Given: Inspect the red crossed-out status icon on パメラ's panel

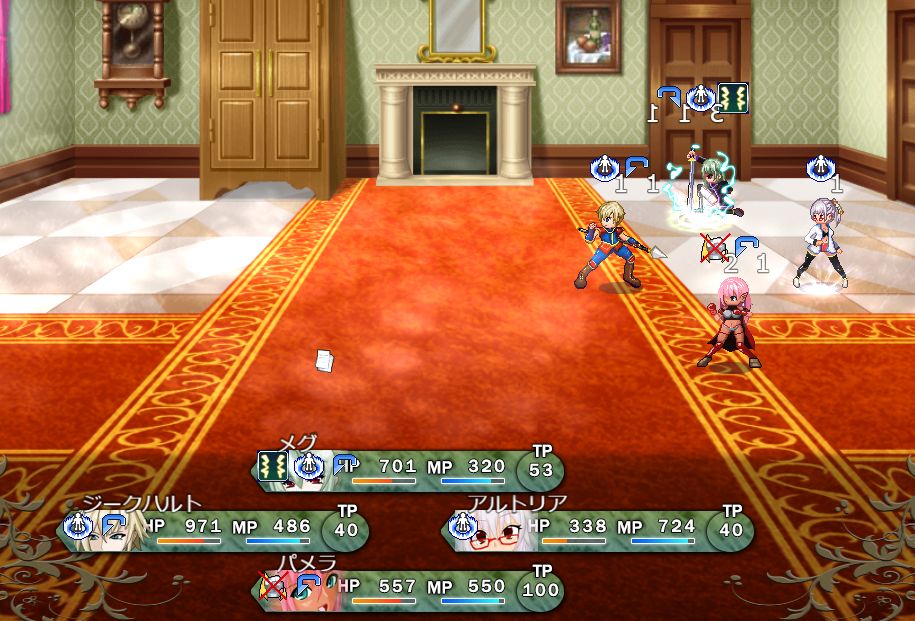Looking at the screenshot, I should (x=273, y=585).
